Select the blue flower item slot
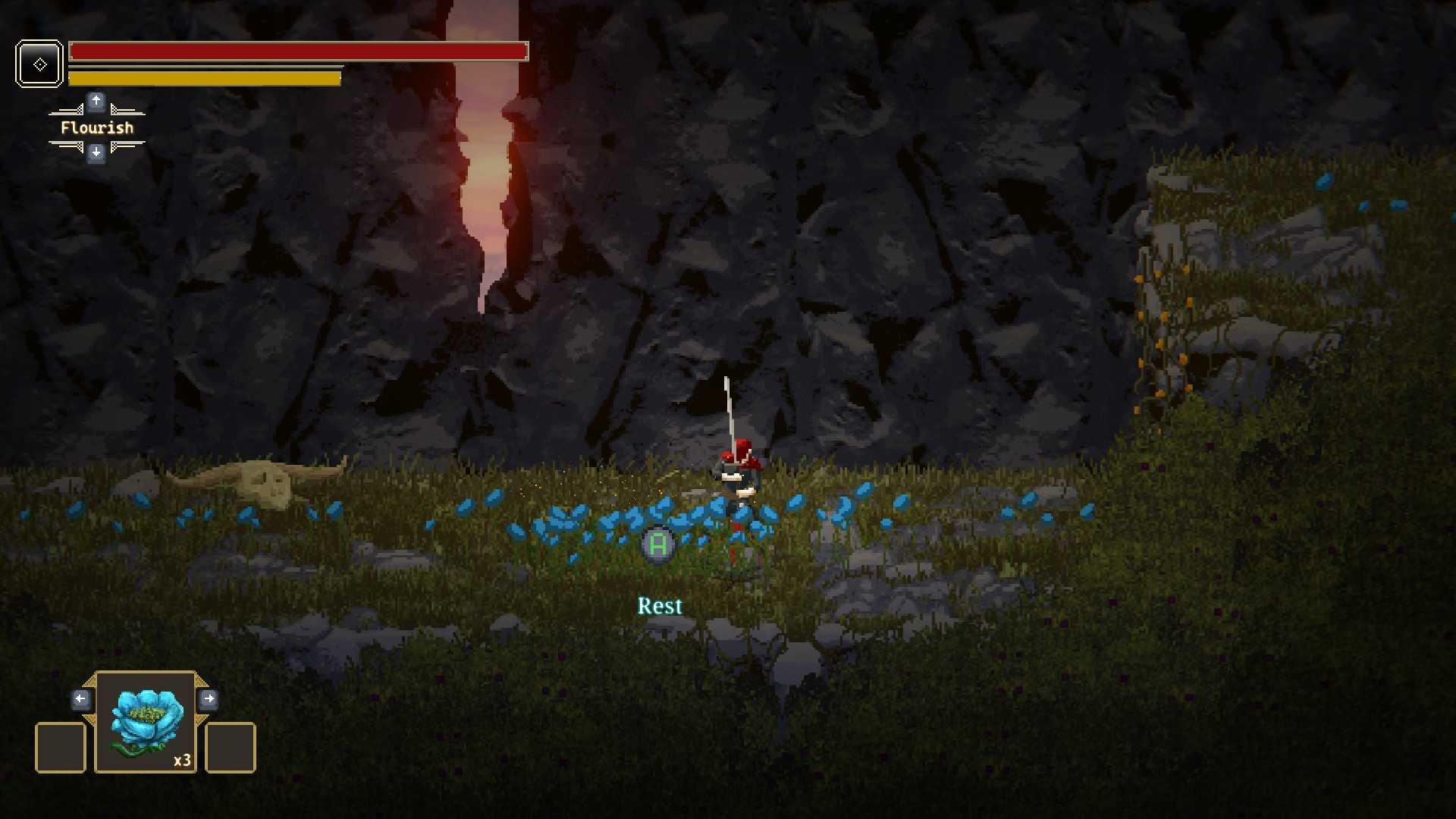 pos(146,722)
